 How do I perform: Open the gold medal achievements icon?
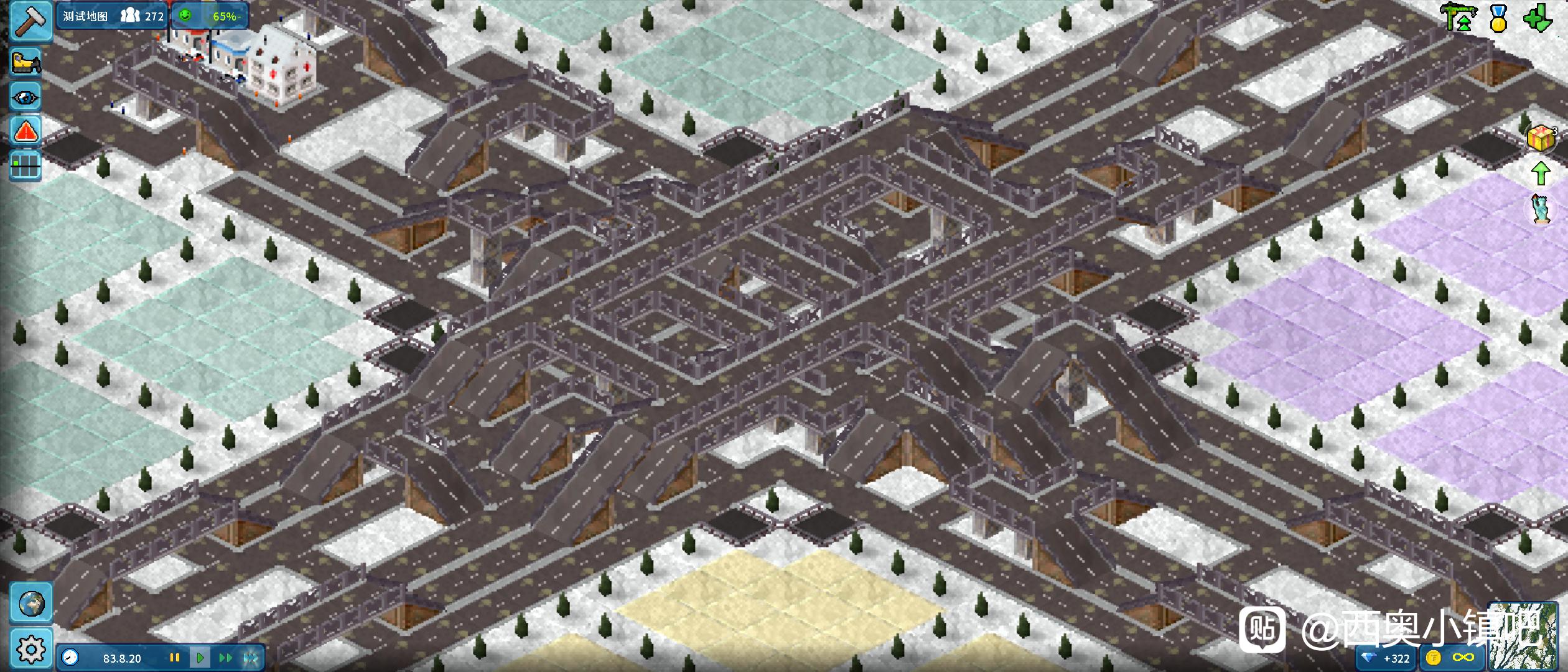coord(1499,19)
